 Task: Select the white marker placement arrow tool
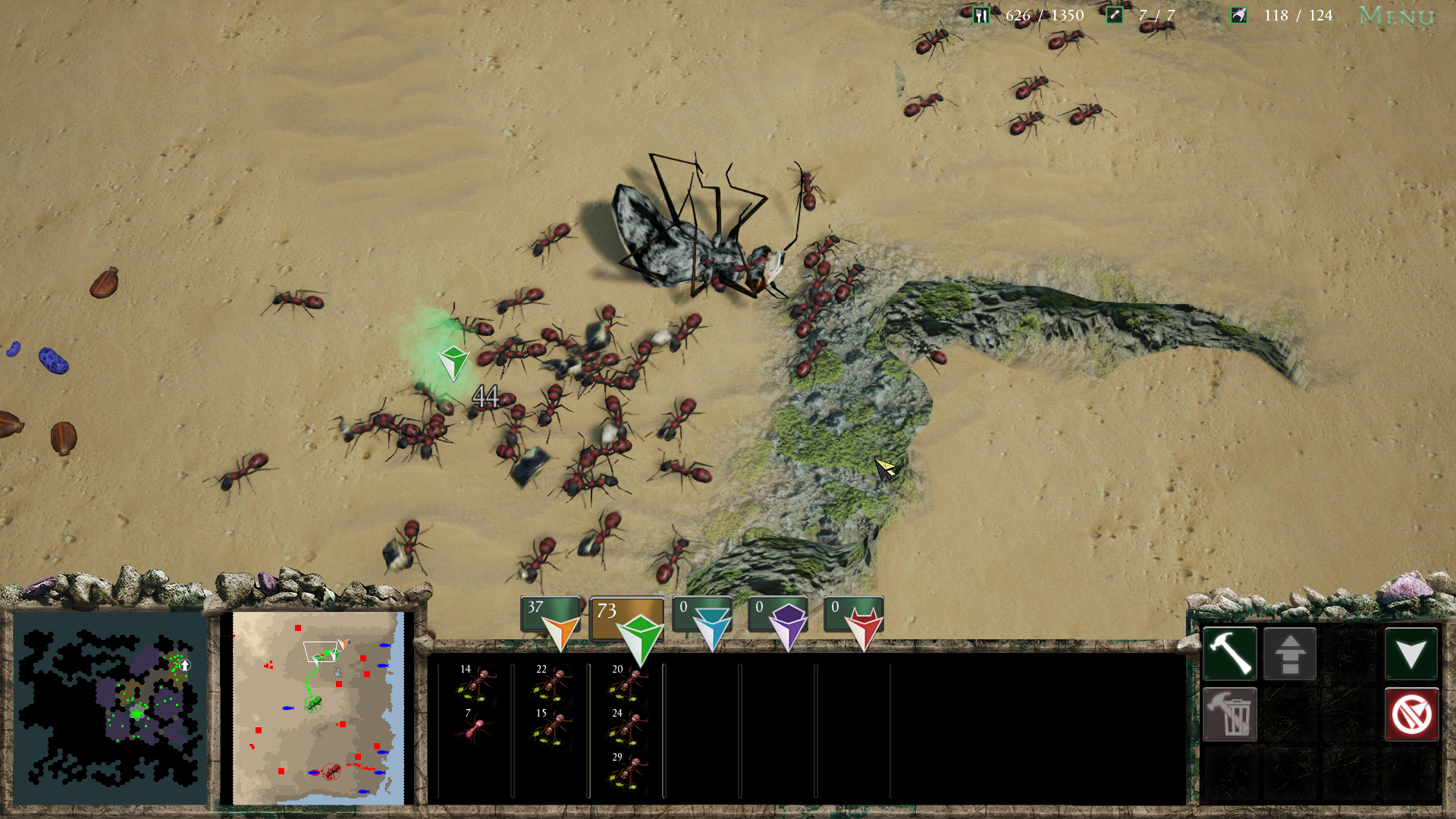[x=1410, y=654]
